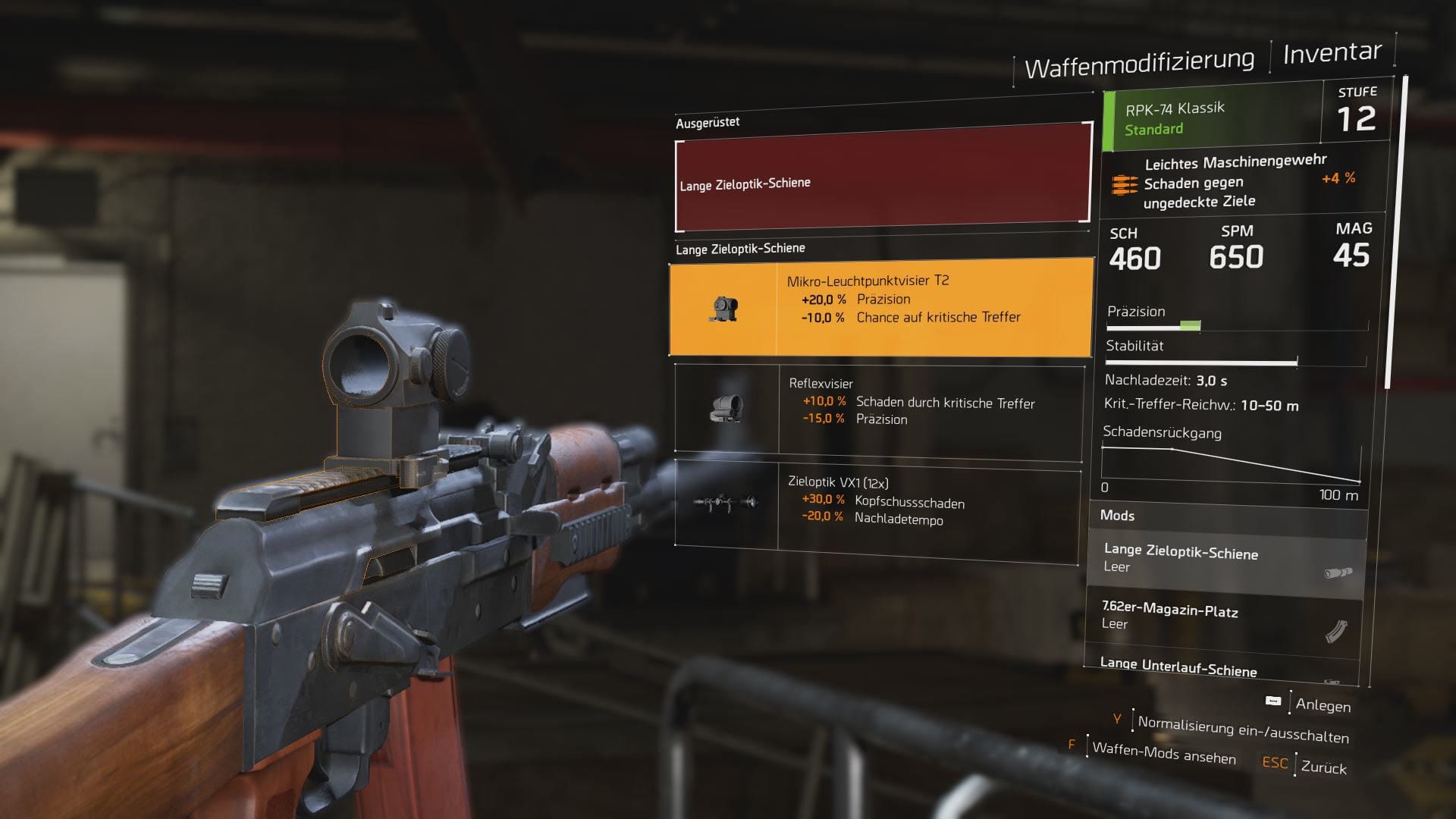
Task: Click the Anlegen equip button
Action: pyautogui.click(x=1323, y=704)
